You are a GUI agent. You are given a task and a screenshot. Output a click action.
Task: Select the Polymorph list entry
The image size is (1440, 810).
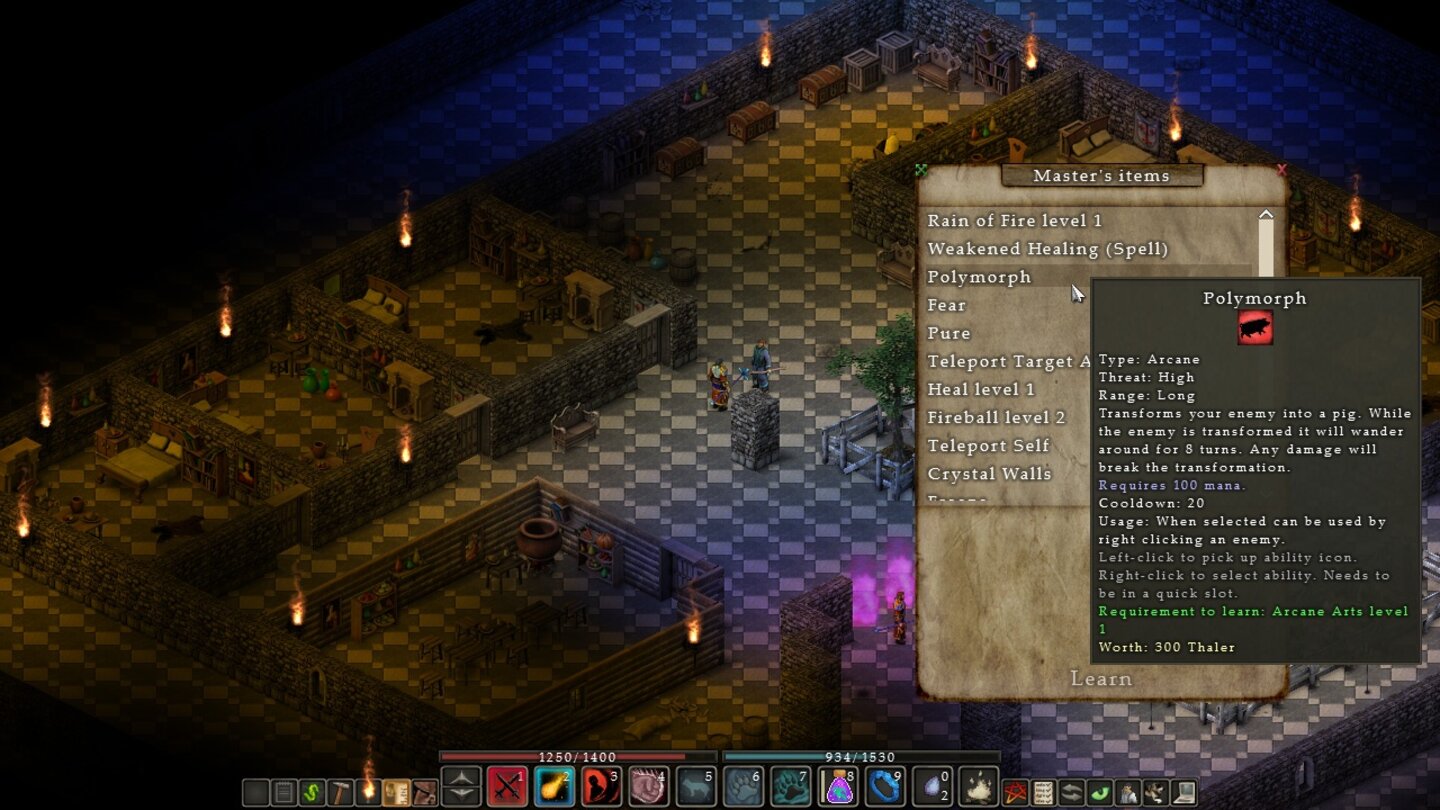[979, 277]
